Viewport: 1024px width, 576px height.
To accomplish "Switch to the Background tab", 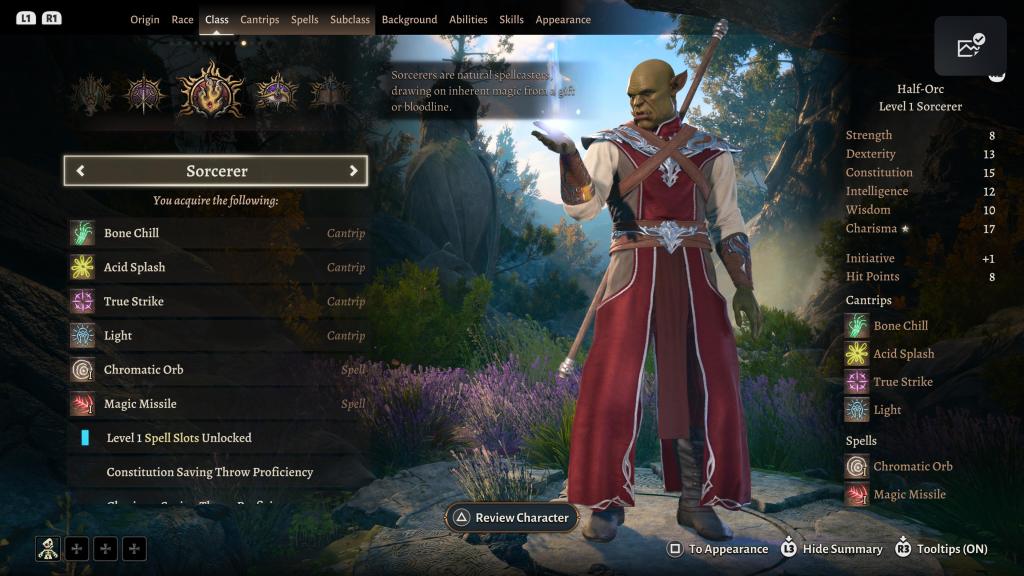I will 409,20.
